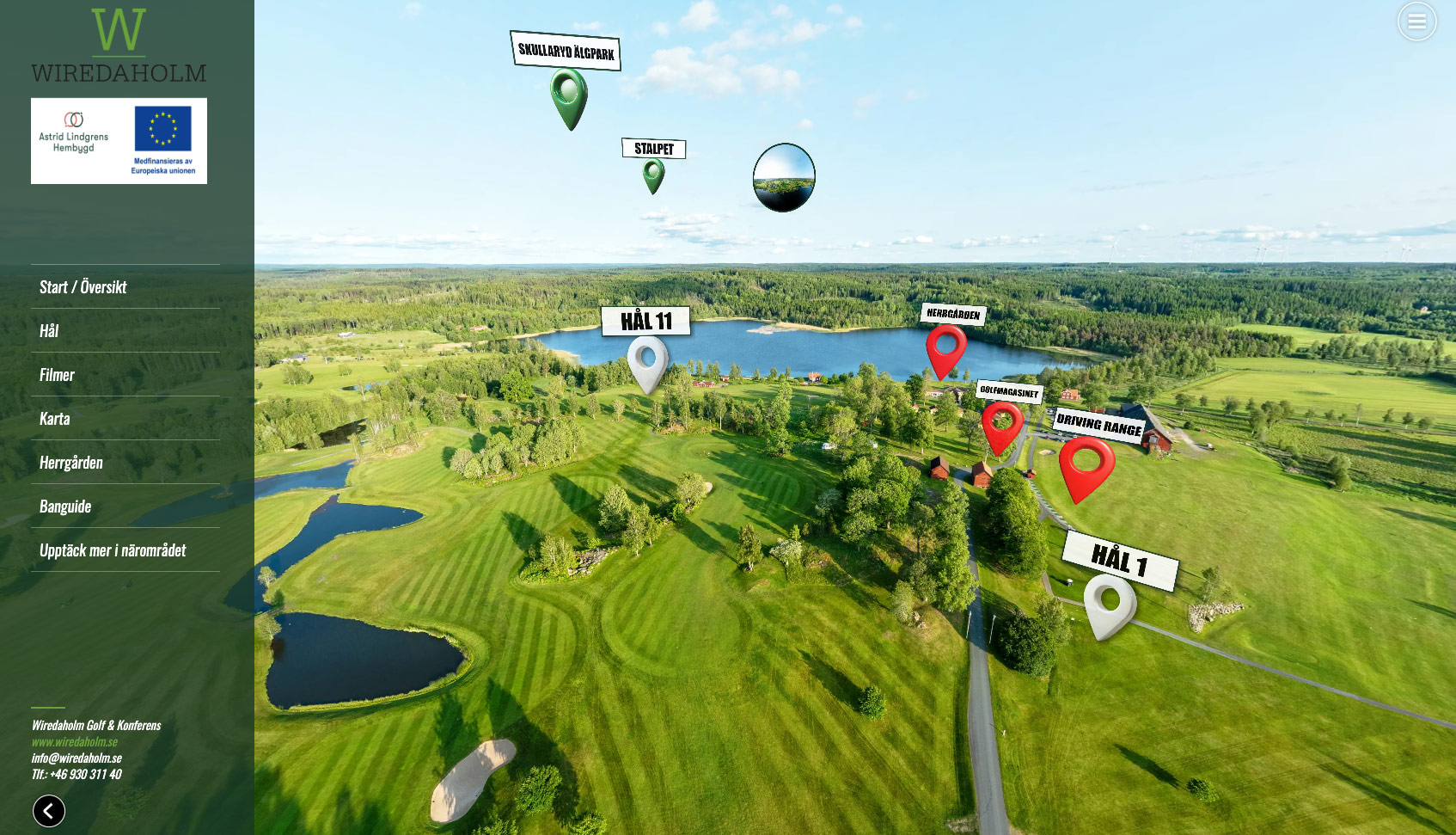Open the Banguide entry
Viewport: 1456px width, 835px height.
[65, 507]
